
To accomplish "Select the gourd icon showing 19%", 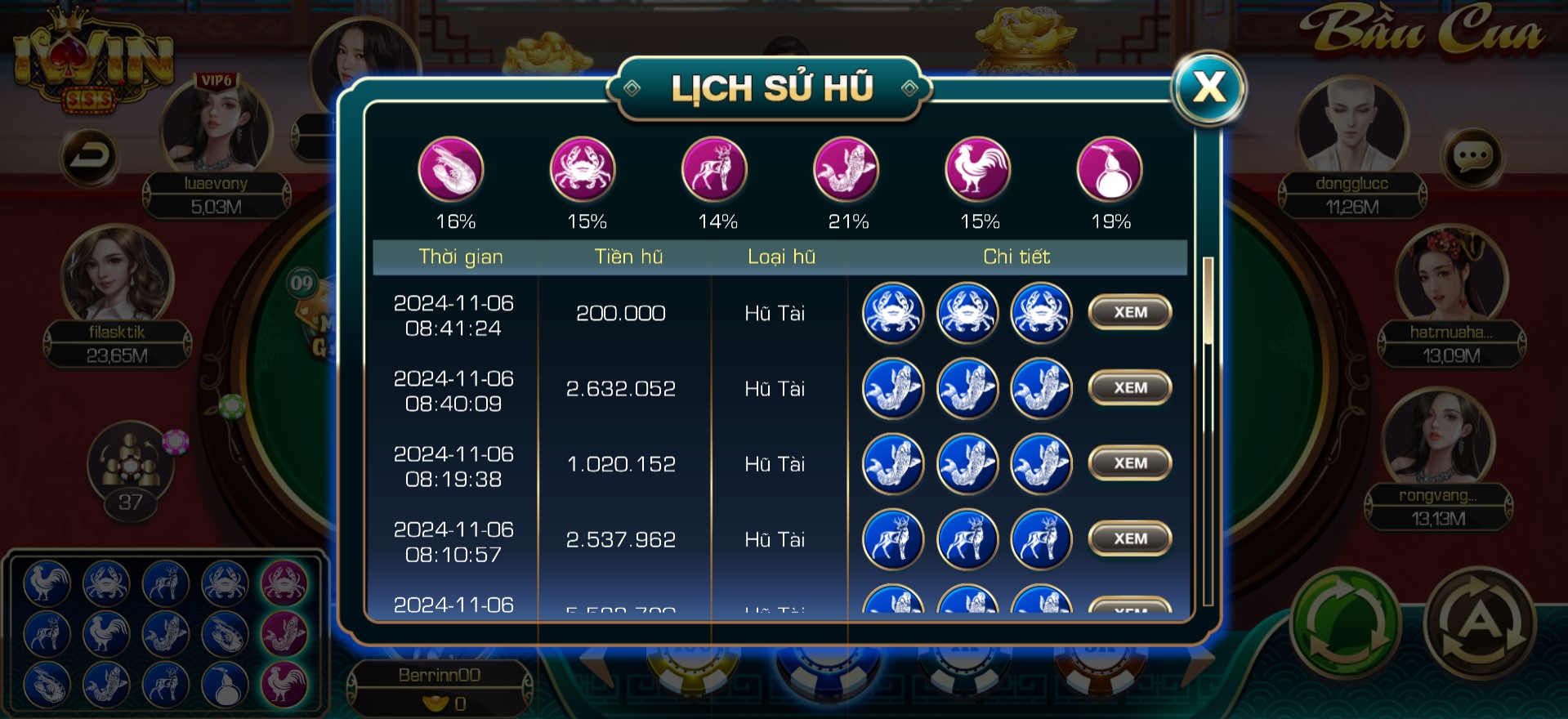I will pos(1109,170).
